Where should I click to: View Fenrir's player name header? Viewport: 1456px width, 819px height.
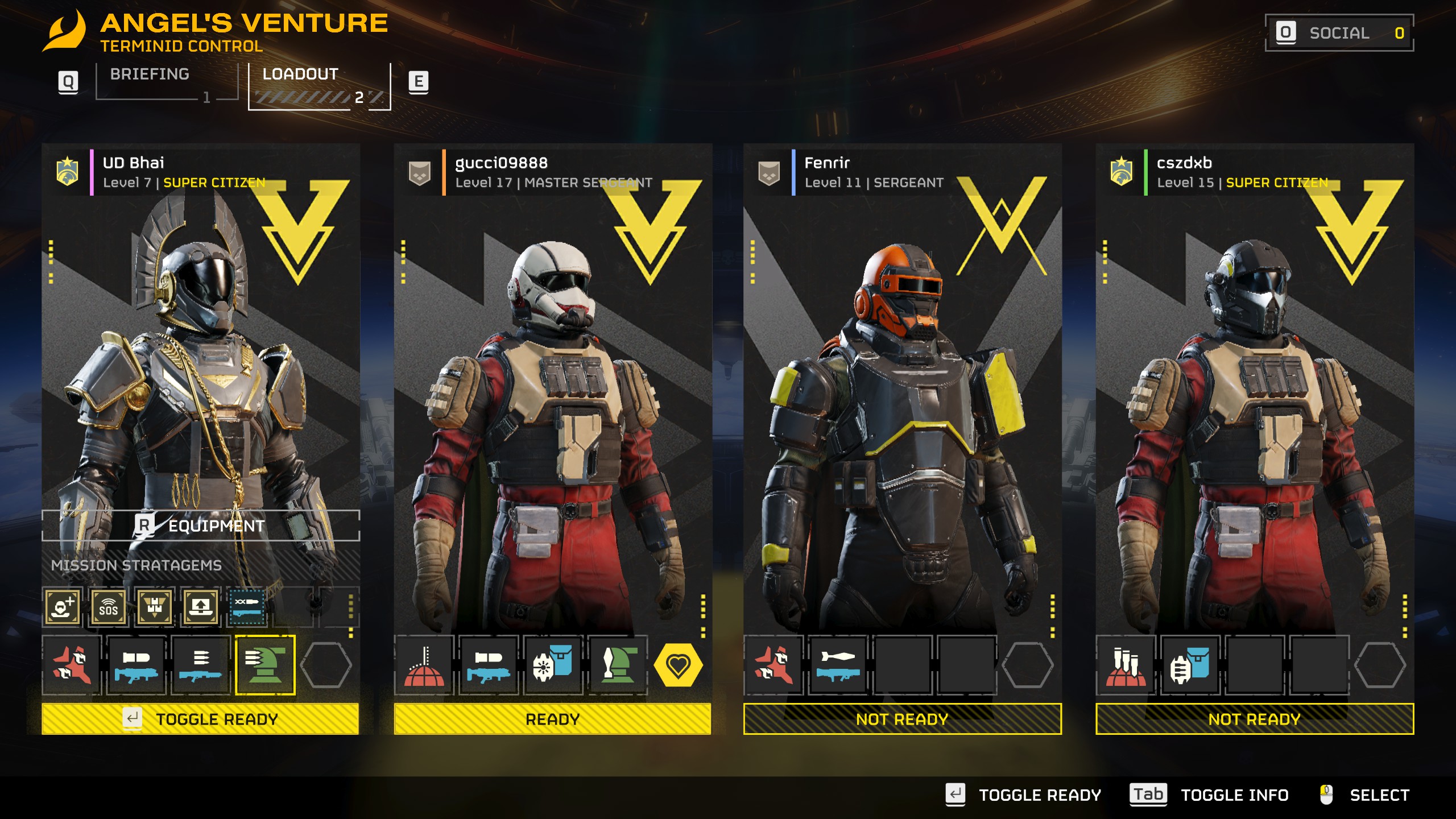827,163
